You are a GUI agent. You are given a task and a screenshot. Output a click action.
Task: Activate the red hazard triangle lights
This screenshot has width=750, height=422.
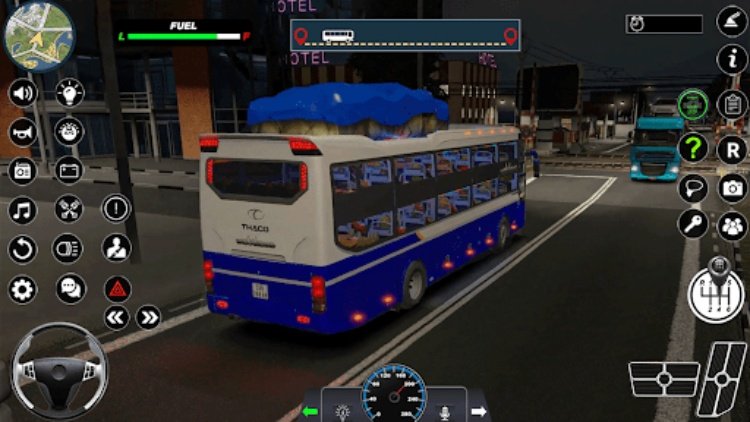117,289
